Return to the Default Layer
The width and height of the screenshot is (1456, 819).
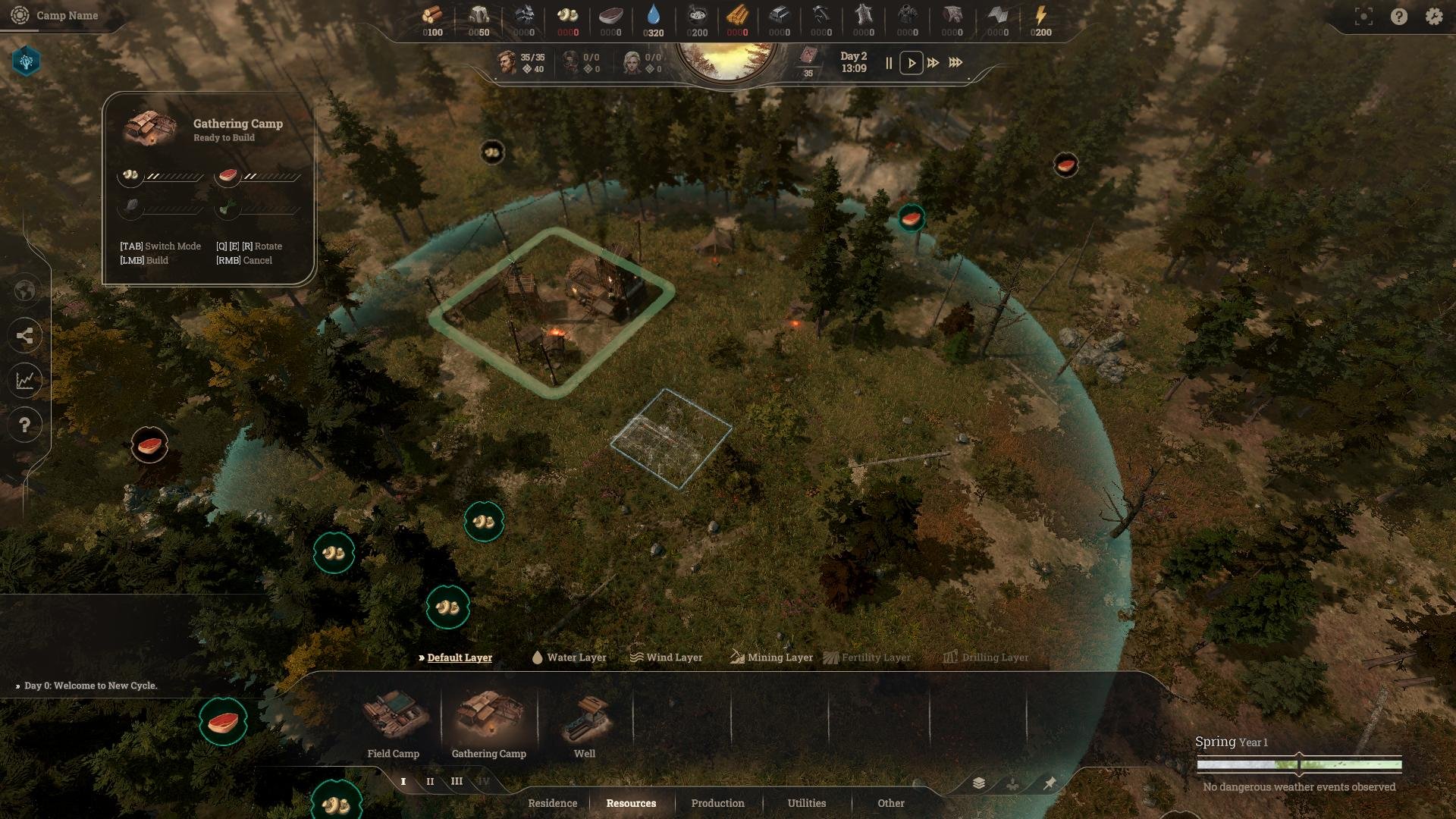(459, 657)
